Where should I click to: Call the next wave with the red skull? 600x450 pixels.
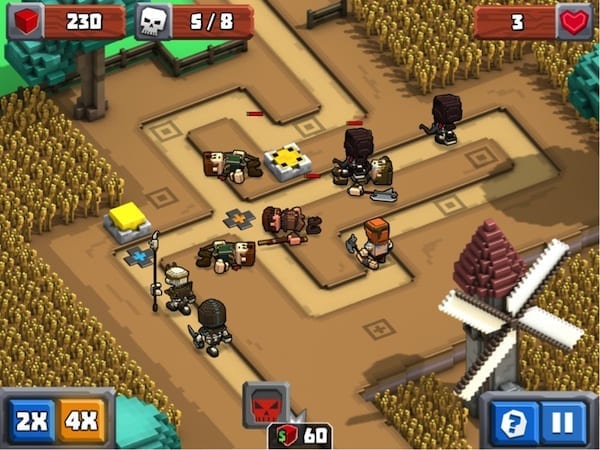click(x=266, y=405)
